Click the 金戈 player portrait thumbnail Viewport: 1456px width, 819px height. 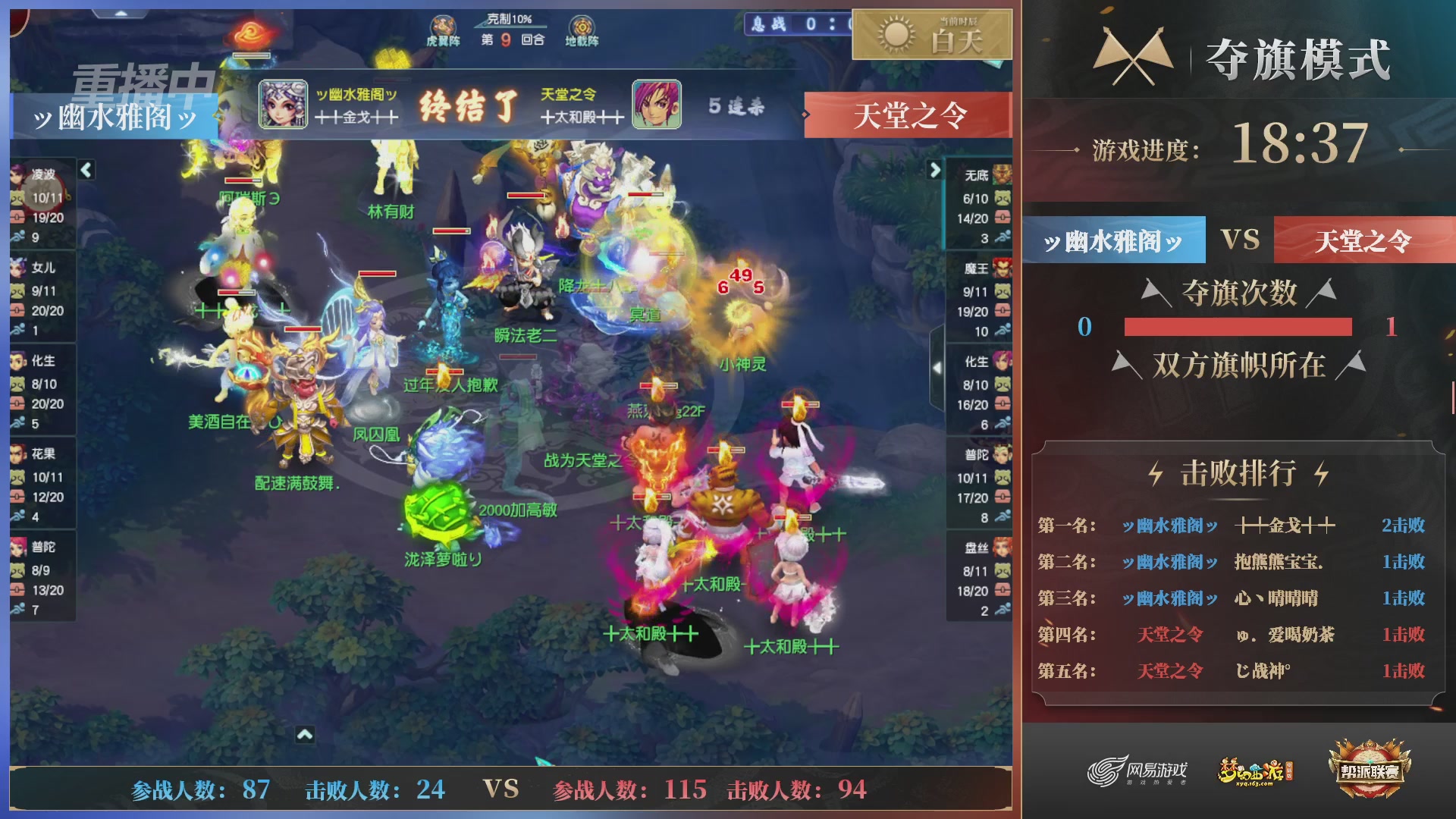coord(281,104)
